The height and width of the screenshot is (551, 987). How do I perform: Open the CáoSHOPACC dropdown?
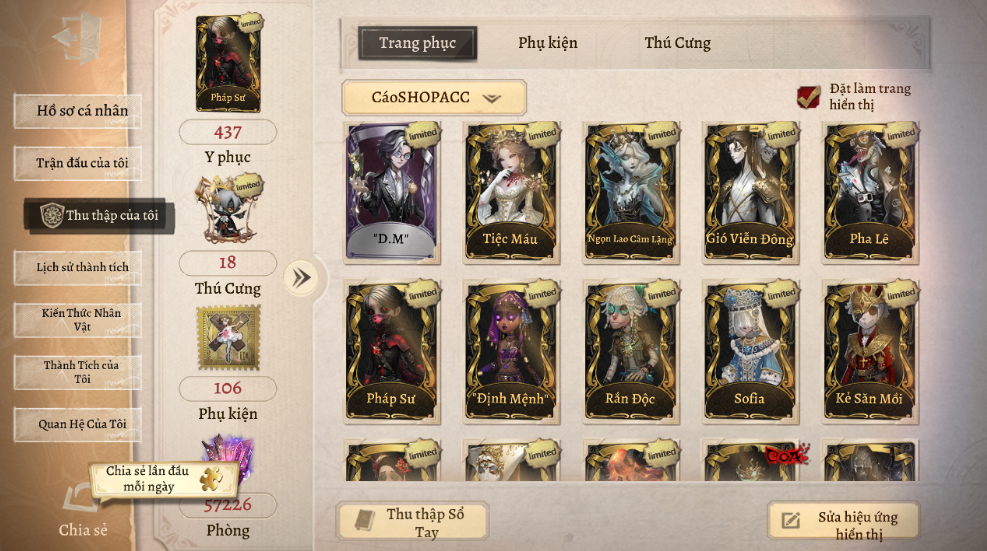tap(434, 98)
